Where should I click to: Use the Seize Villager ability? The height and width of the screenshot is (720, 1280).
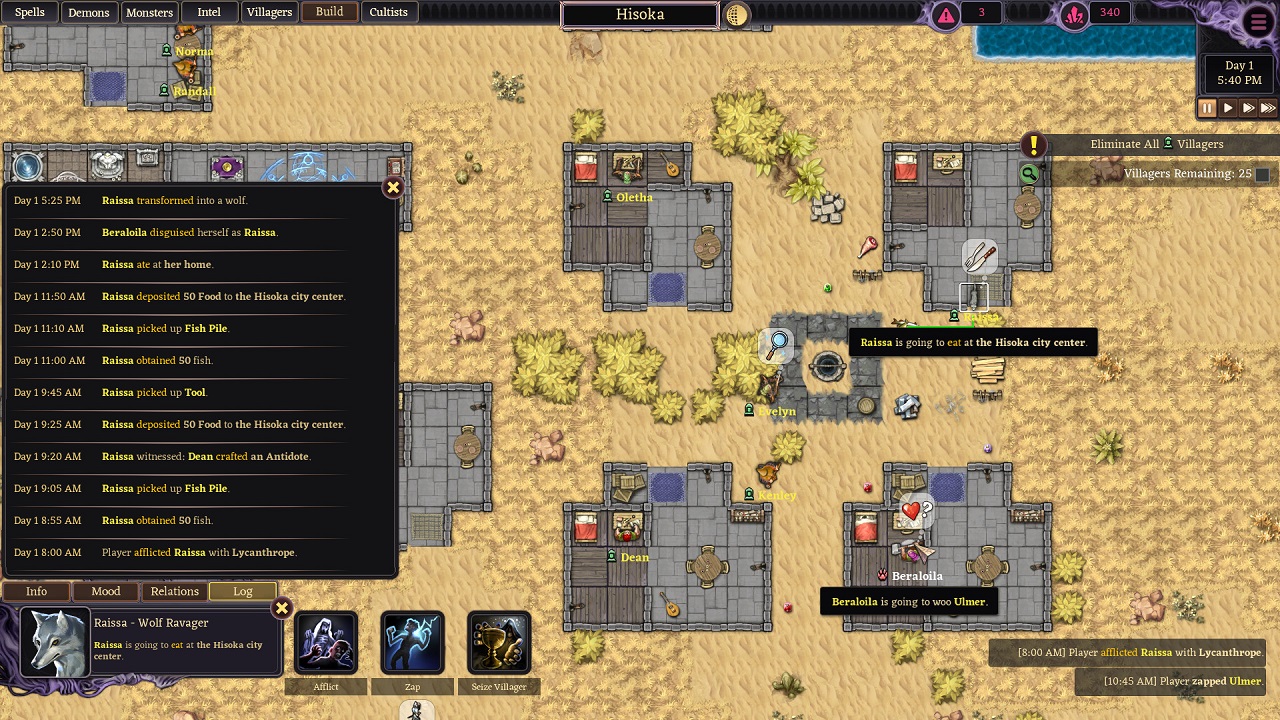[498, 643]
